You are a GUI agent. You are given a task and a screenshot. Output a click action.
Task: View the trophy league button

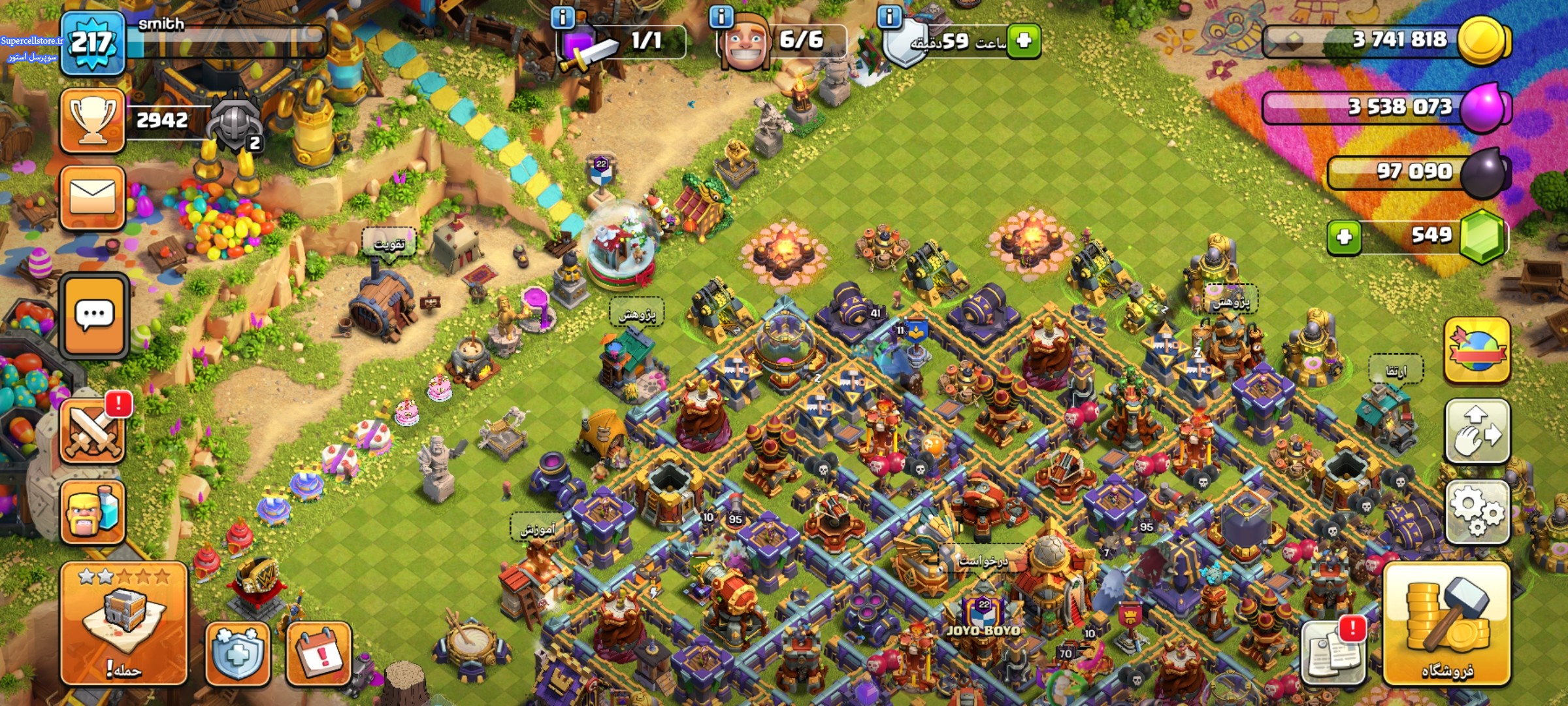(93, 120)
